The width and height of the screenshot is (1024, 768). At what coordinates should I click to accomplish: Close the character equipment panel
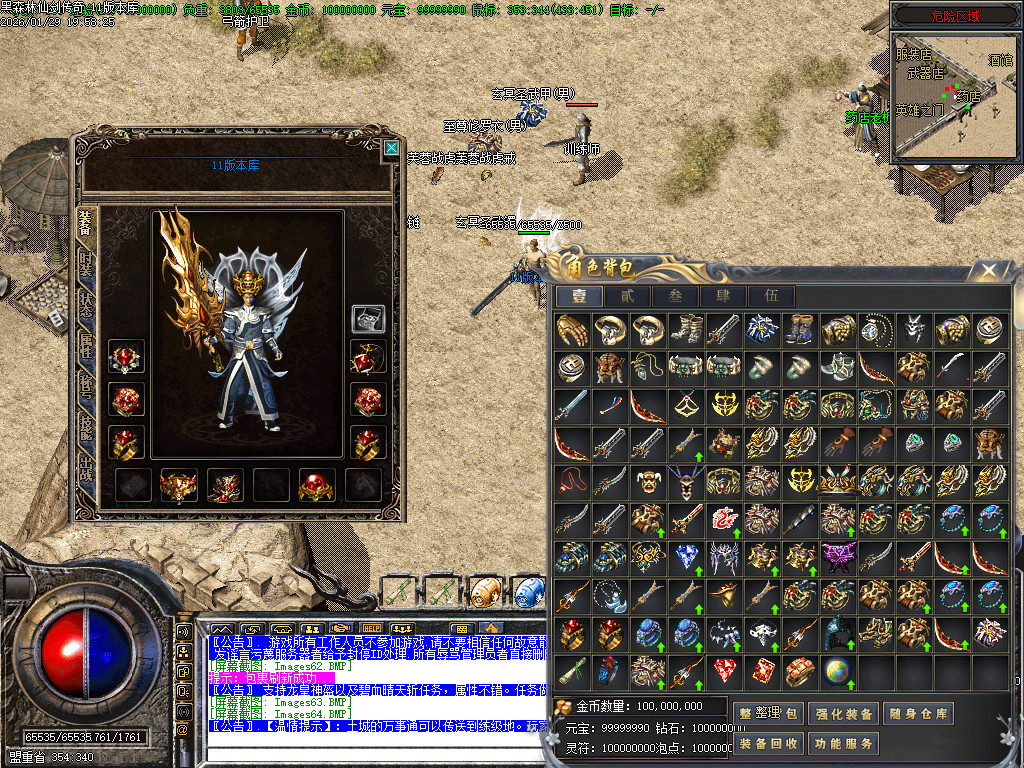tap(390, 149)
